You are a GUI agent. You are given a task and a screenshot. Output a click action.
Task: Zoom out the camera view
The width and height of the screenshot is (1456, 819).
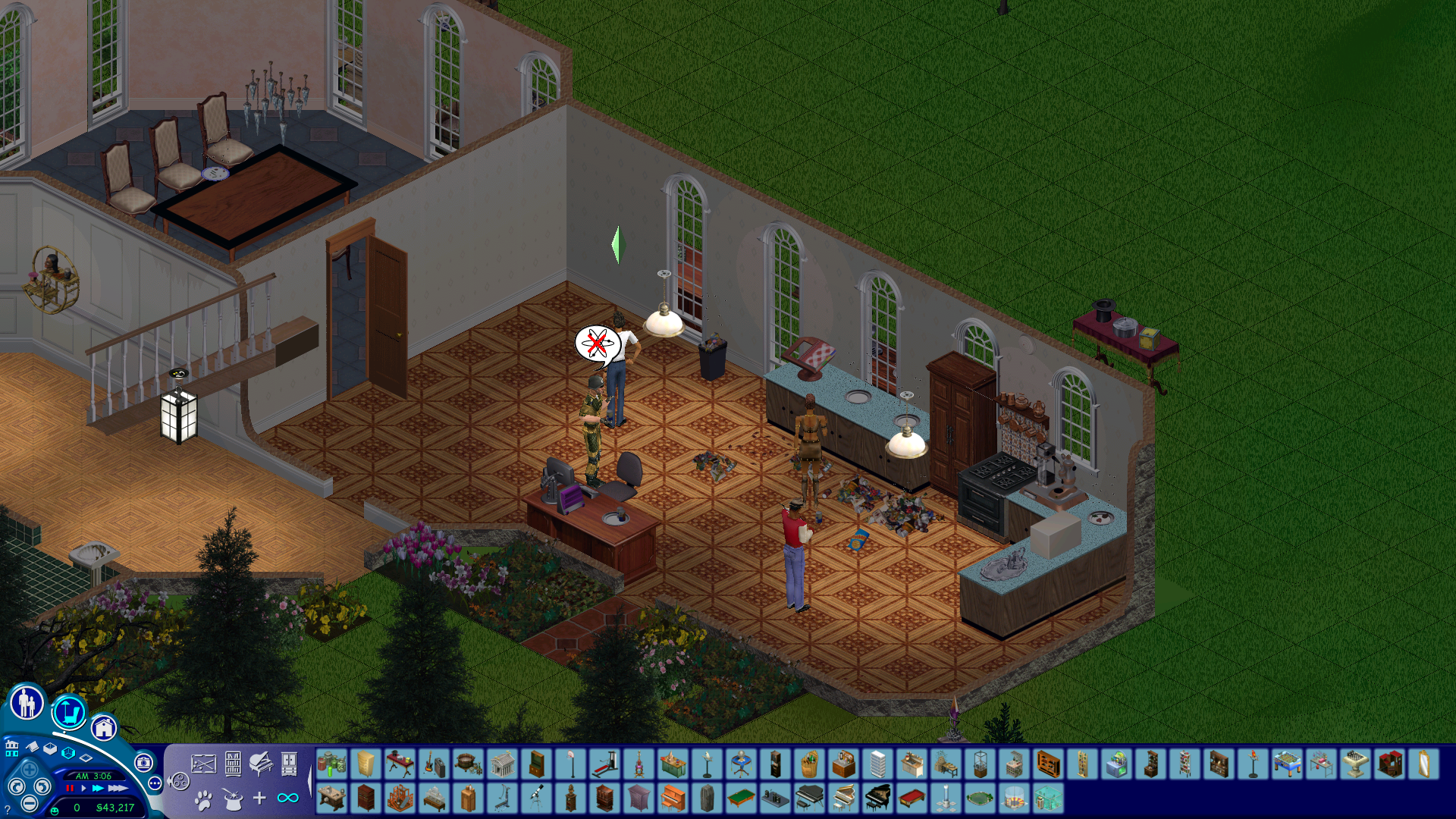tap(29, 803)
